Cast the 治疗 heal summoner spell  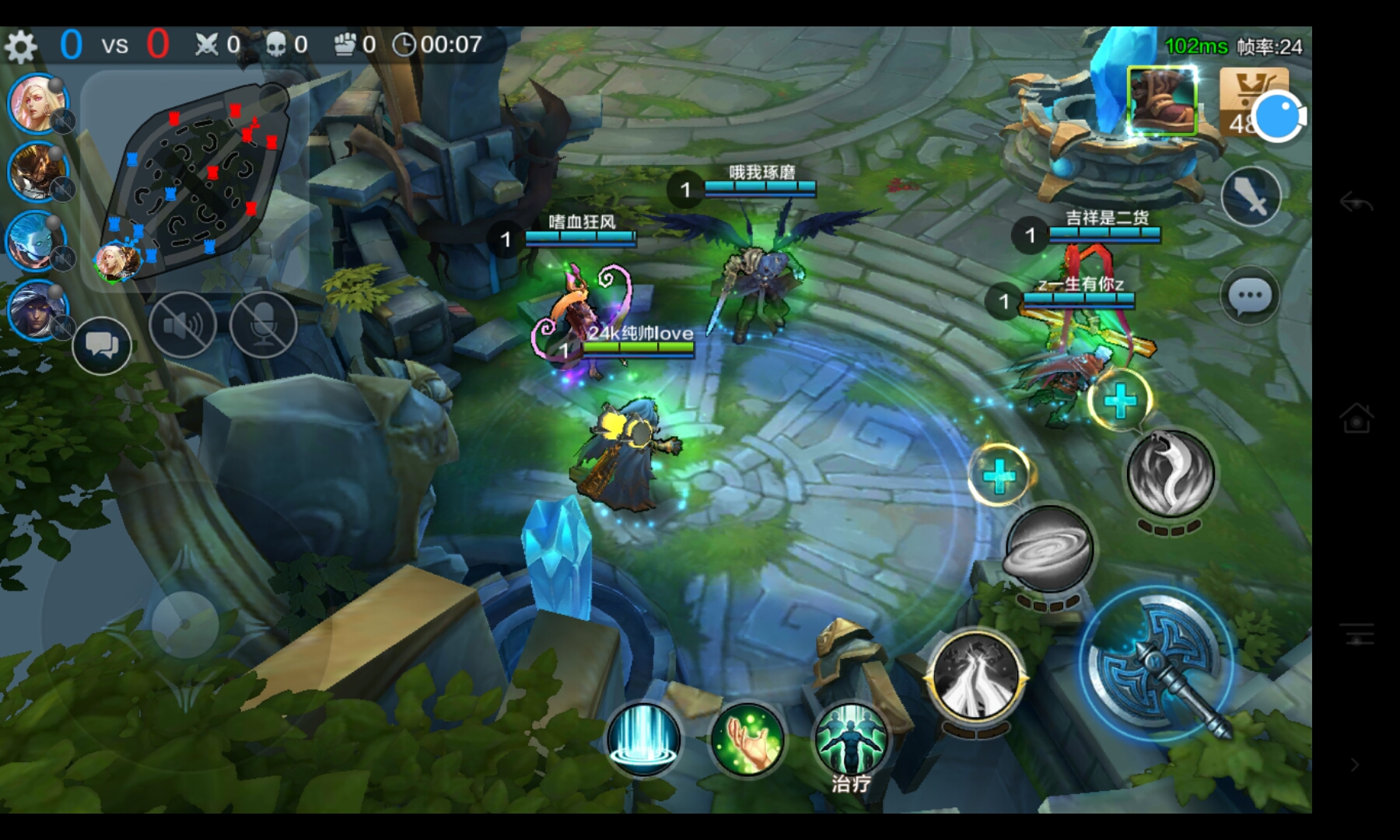point(850,738)
